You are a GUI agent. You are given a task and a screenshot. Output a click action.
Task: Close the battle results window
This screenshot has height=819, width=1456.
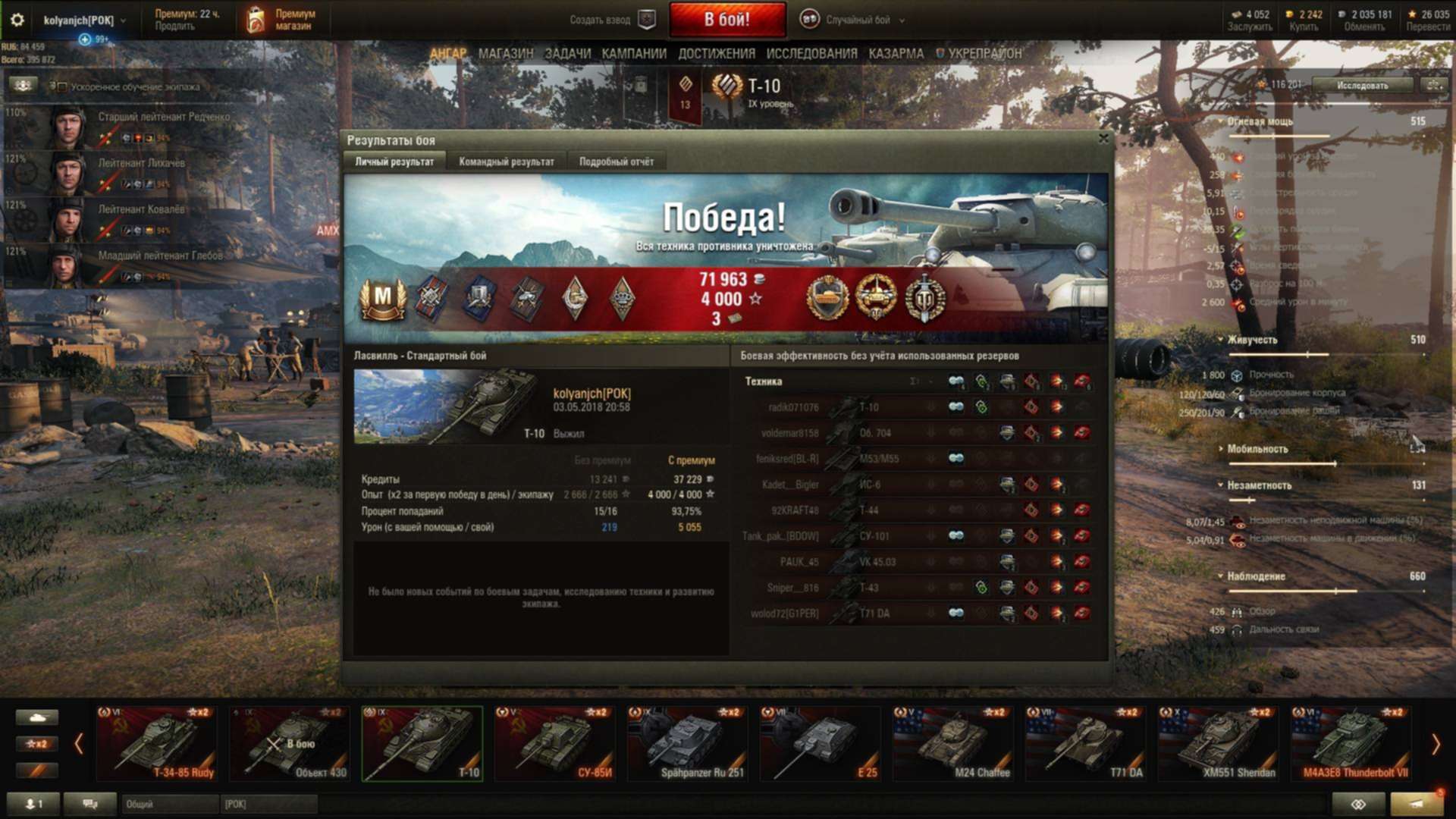[1103, 139]
